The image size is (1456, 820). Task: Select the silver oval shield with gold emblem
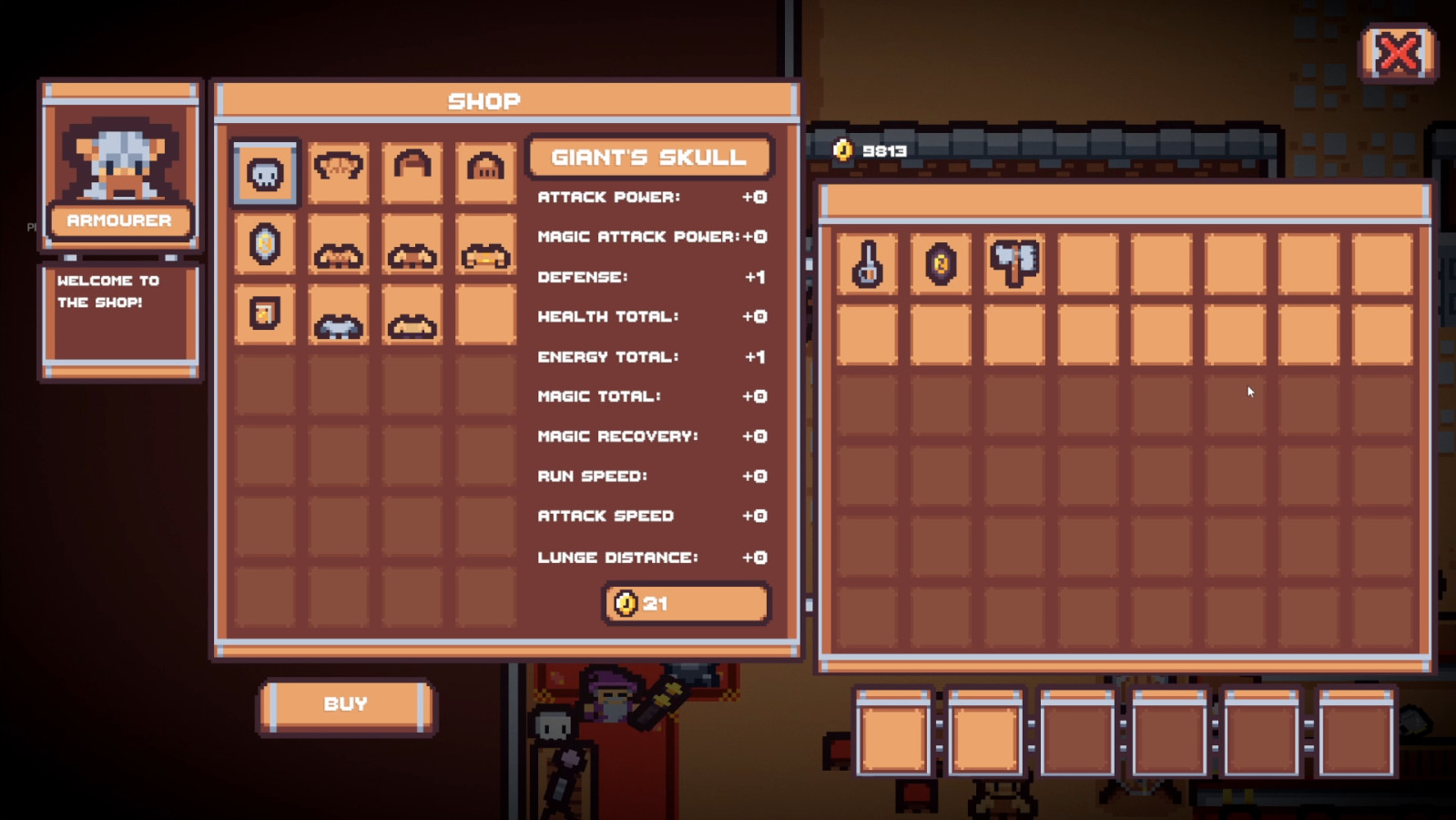(265, 244)
